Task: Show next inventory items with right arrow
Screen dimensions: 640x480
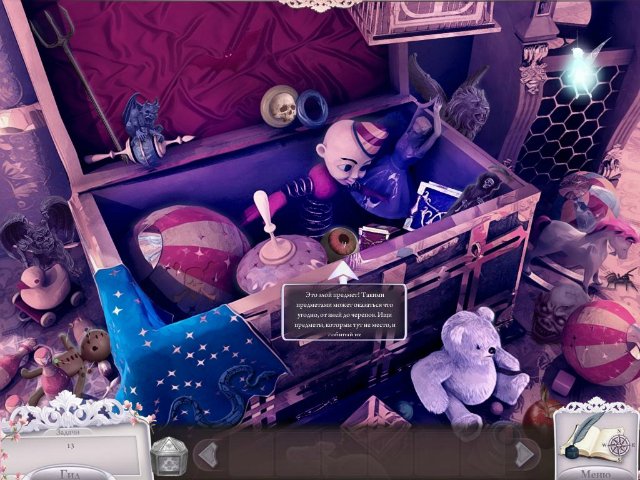Action: pos(522,455)
